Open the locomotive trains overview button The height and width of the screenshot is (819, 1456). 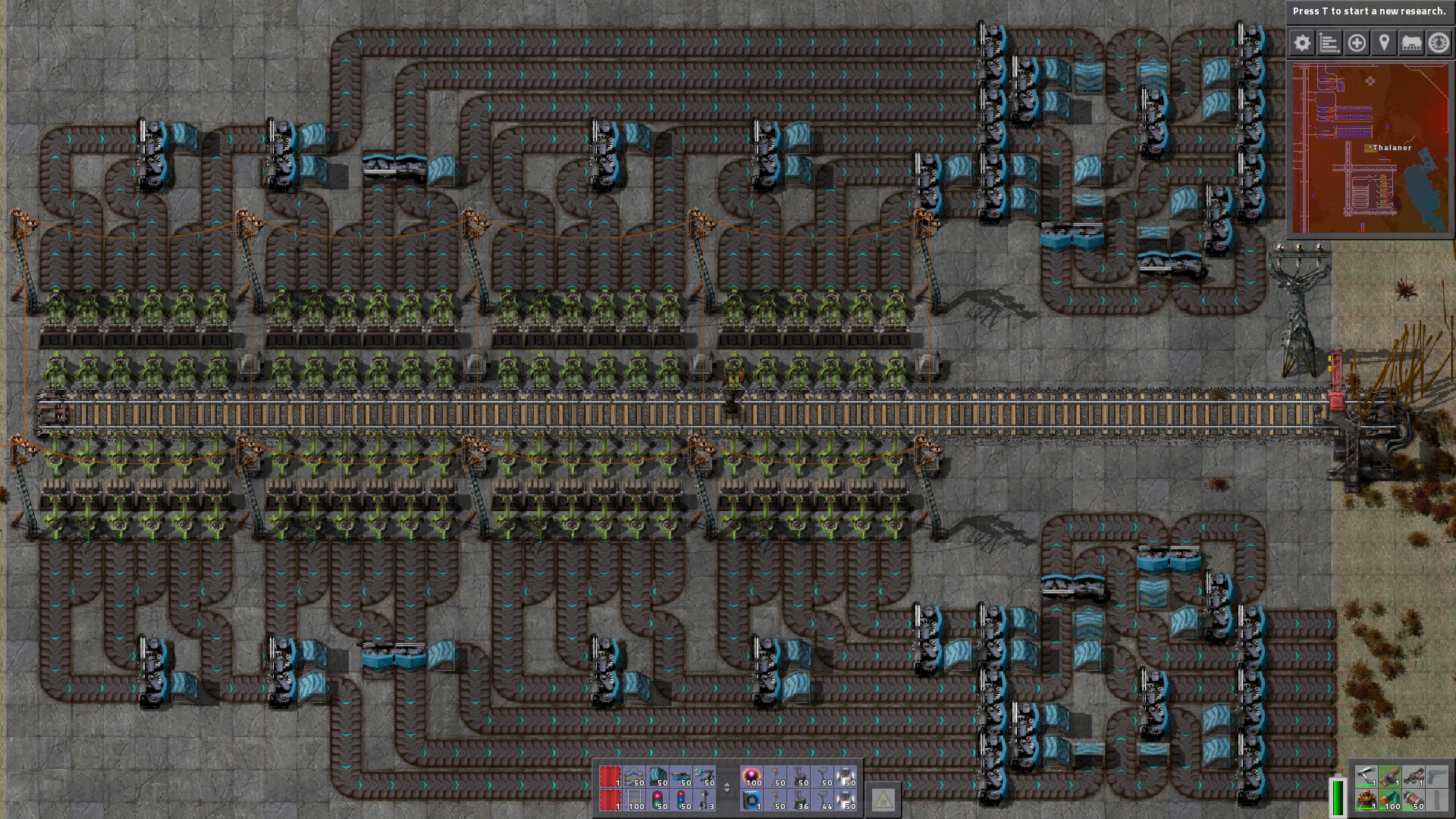click(1411, 43)
